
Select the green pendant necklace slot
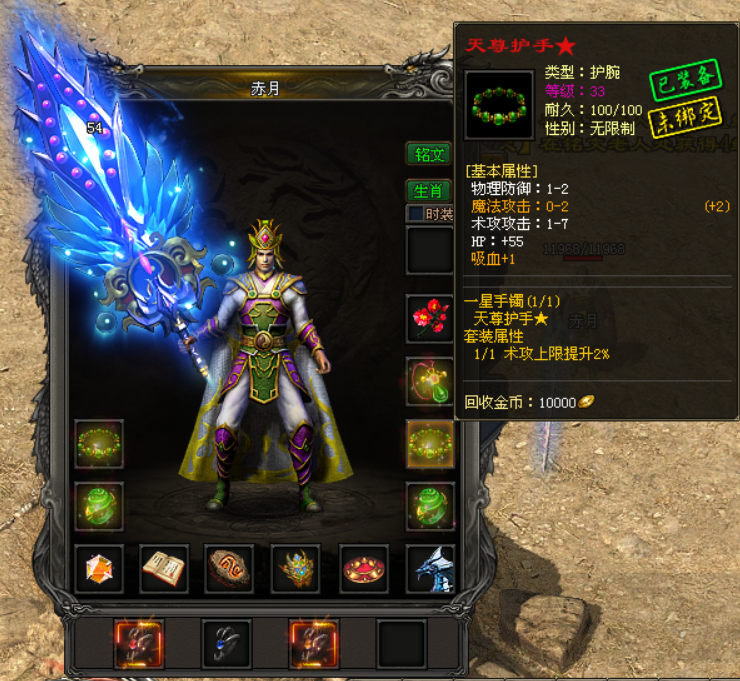pyautogui.click(x=430, y=382)
